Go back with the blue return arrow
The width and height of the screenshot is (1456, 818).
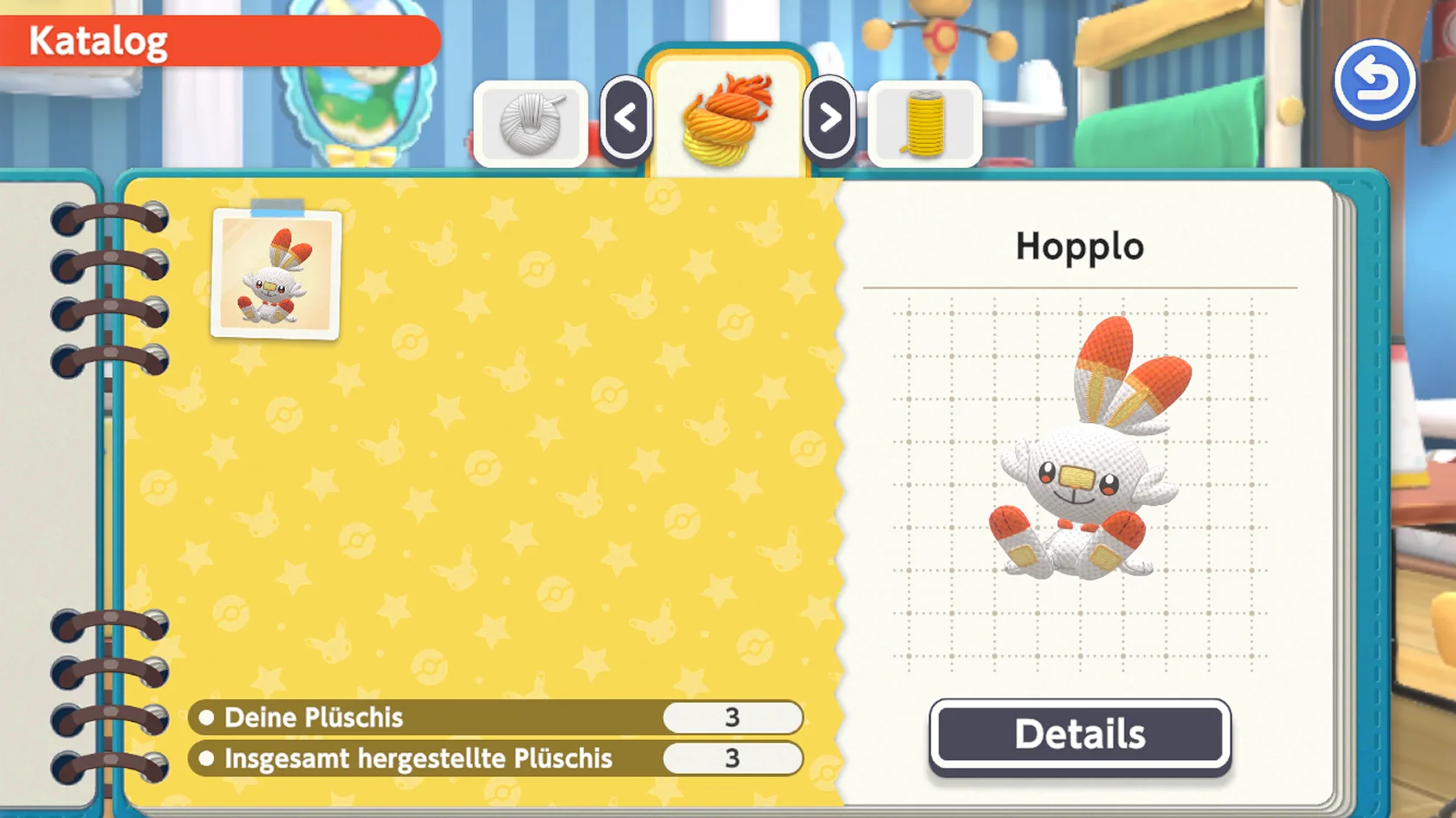click(x=1375, y=83)
